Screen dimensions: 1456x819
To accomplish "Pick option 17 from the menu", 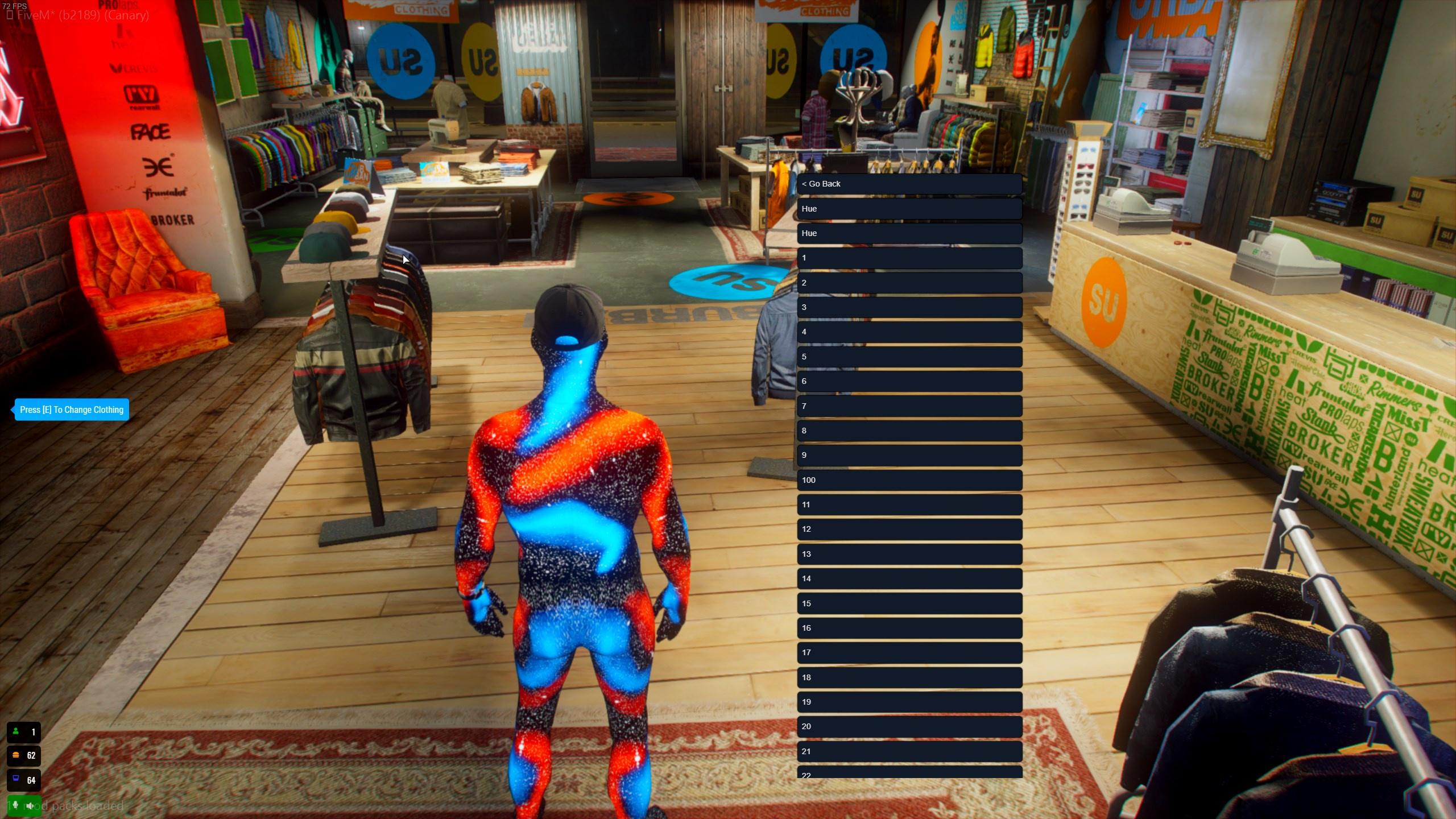I will (909, 652).
